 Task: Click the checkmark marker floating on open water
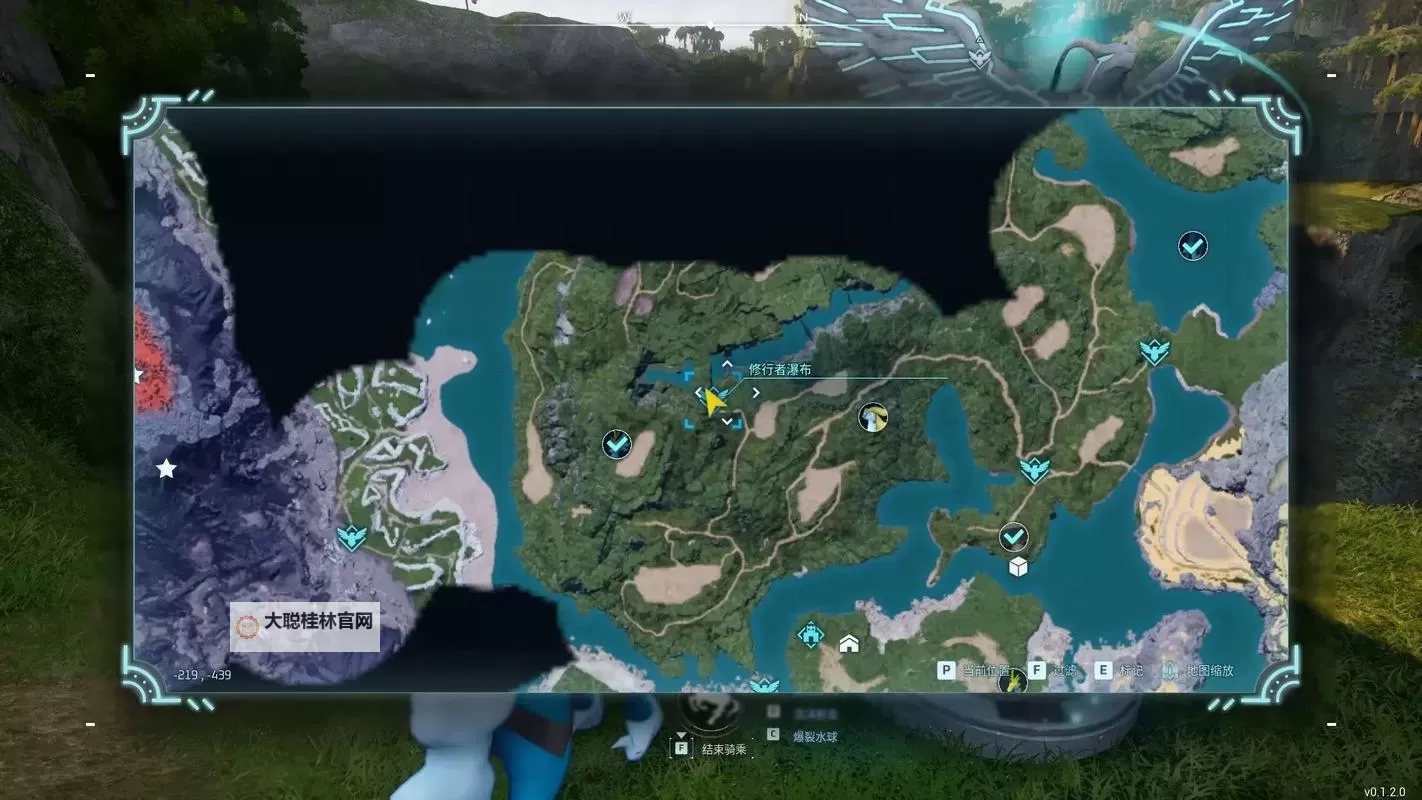[1192, 245]
